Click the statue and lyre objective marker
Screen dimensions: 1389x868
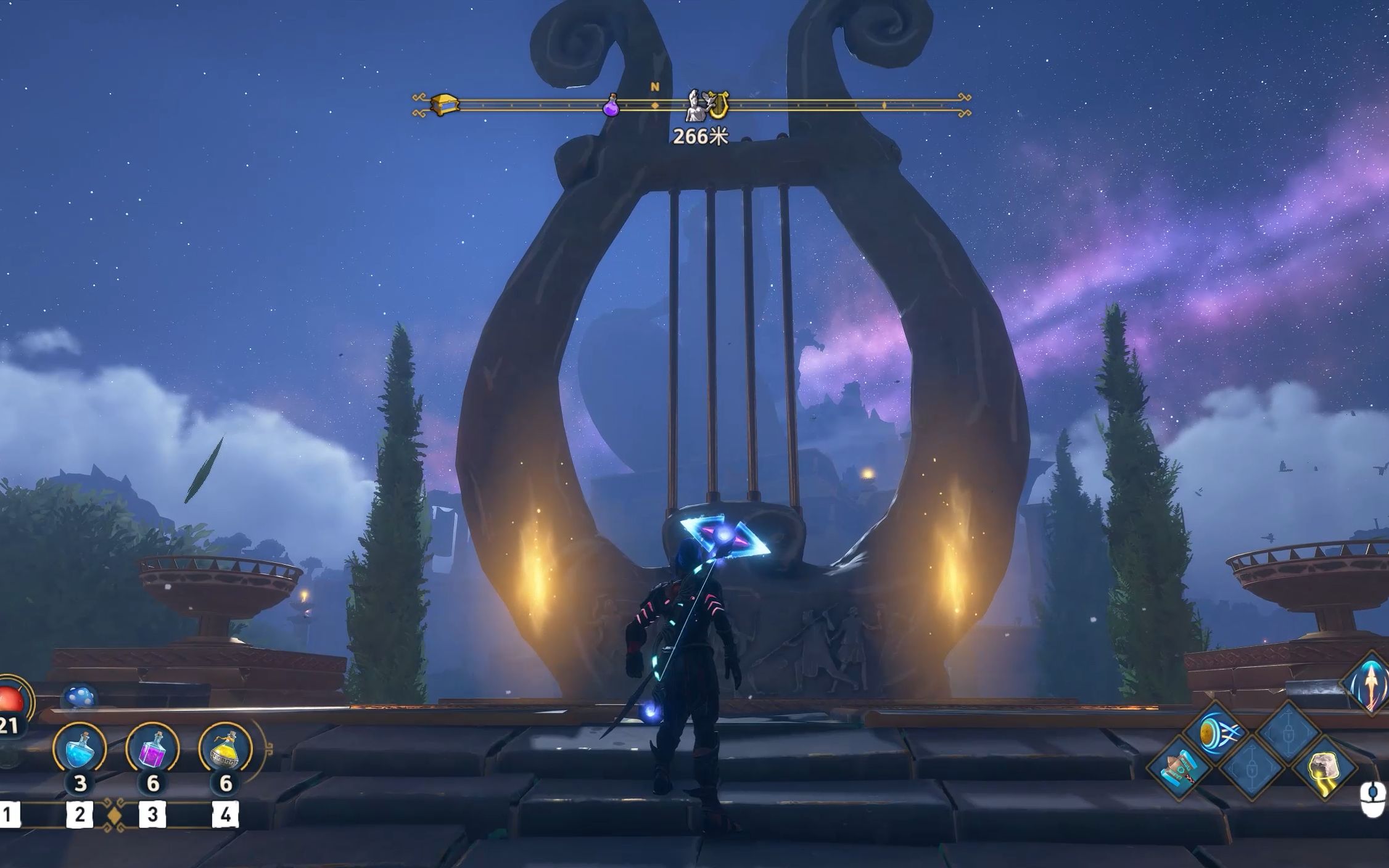click(708, 105)
